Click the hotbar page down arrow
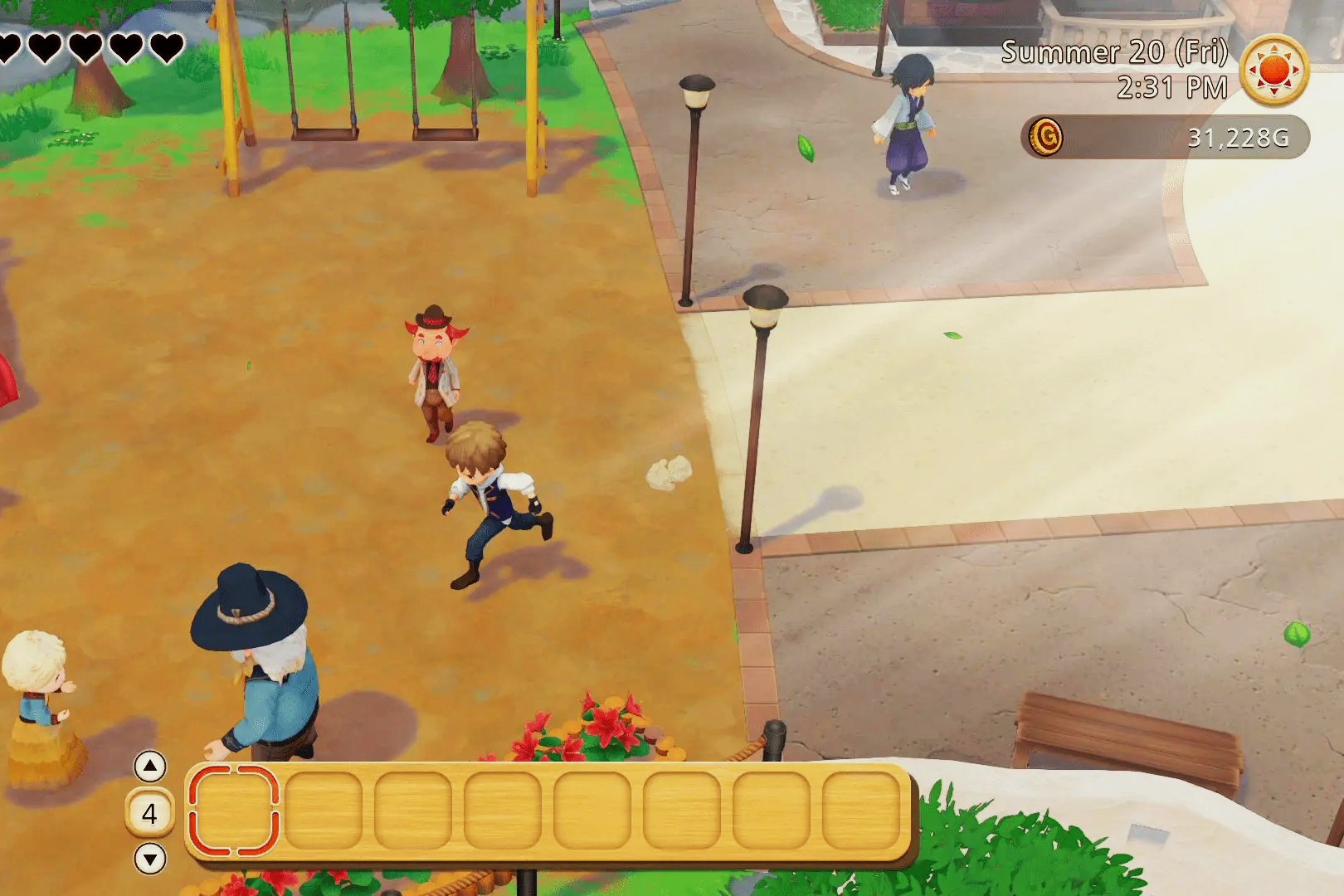 (150, 859)
